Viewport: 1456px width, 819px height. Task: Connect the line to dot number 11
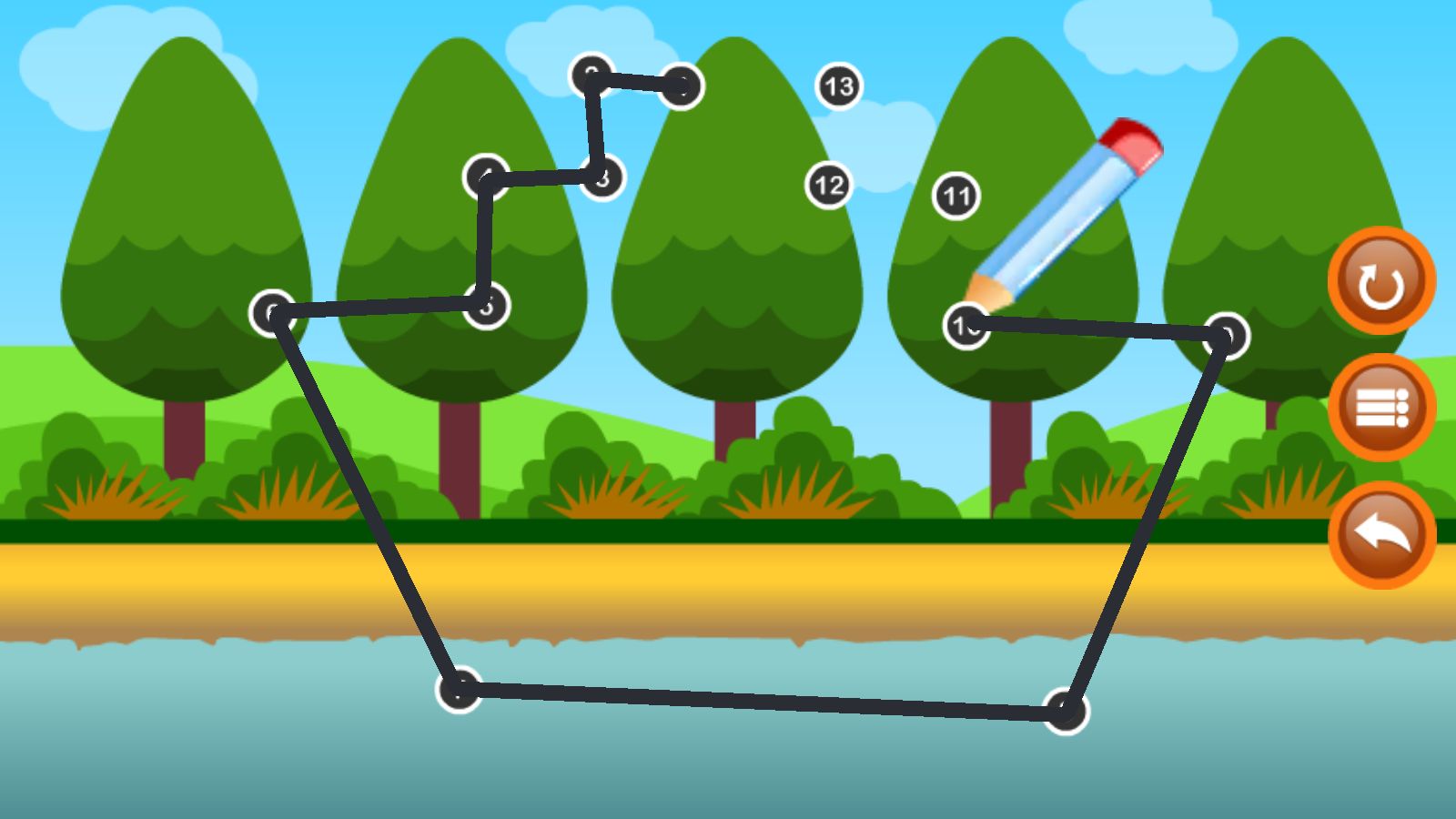click(x=956, y=196)
